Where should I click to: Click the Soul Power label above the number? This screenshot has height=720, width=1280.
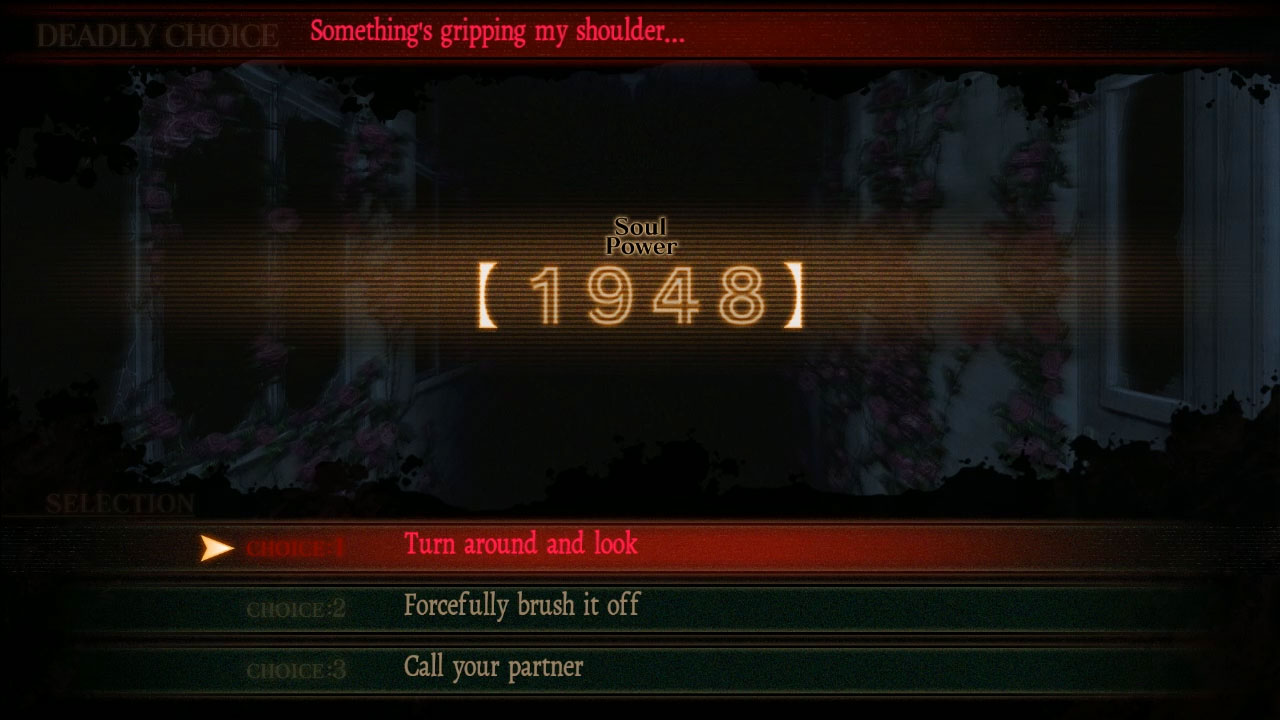(641, 236)
